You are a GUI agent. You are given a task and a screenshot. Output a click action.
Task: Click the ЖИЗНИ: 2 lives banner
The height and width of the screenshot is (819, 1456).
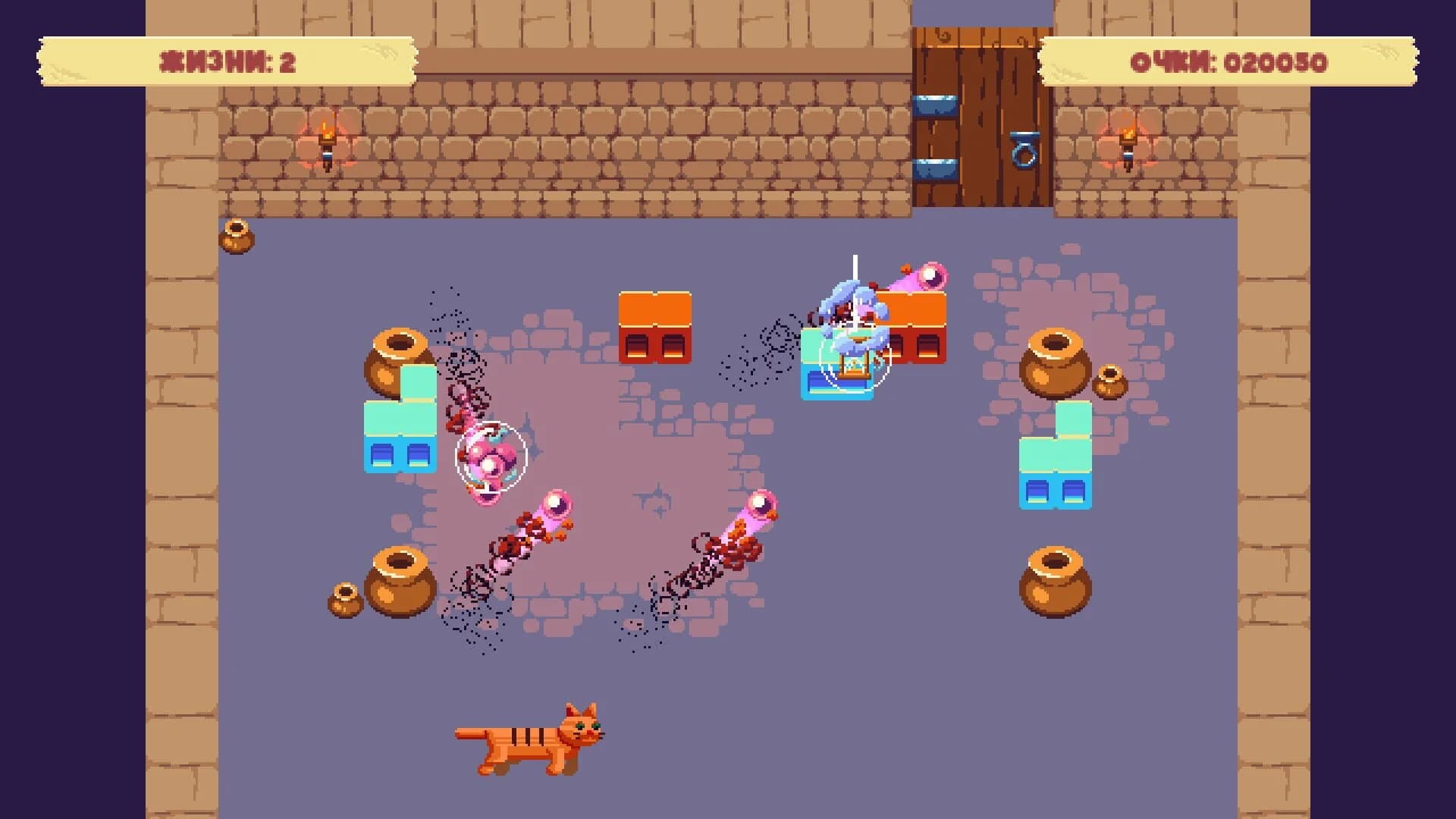point(227,61)
